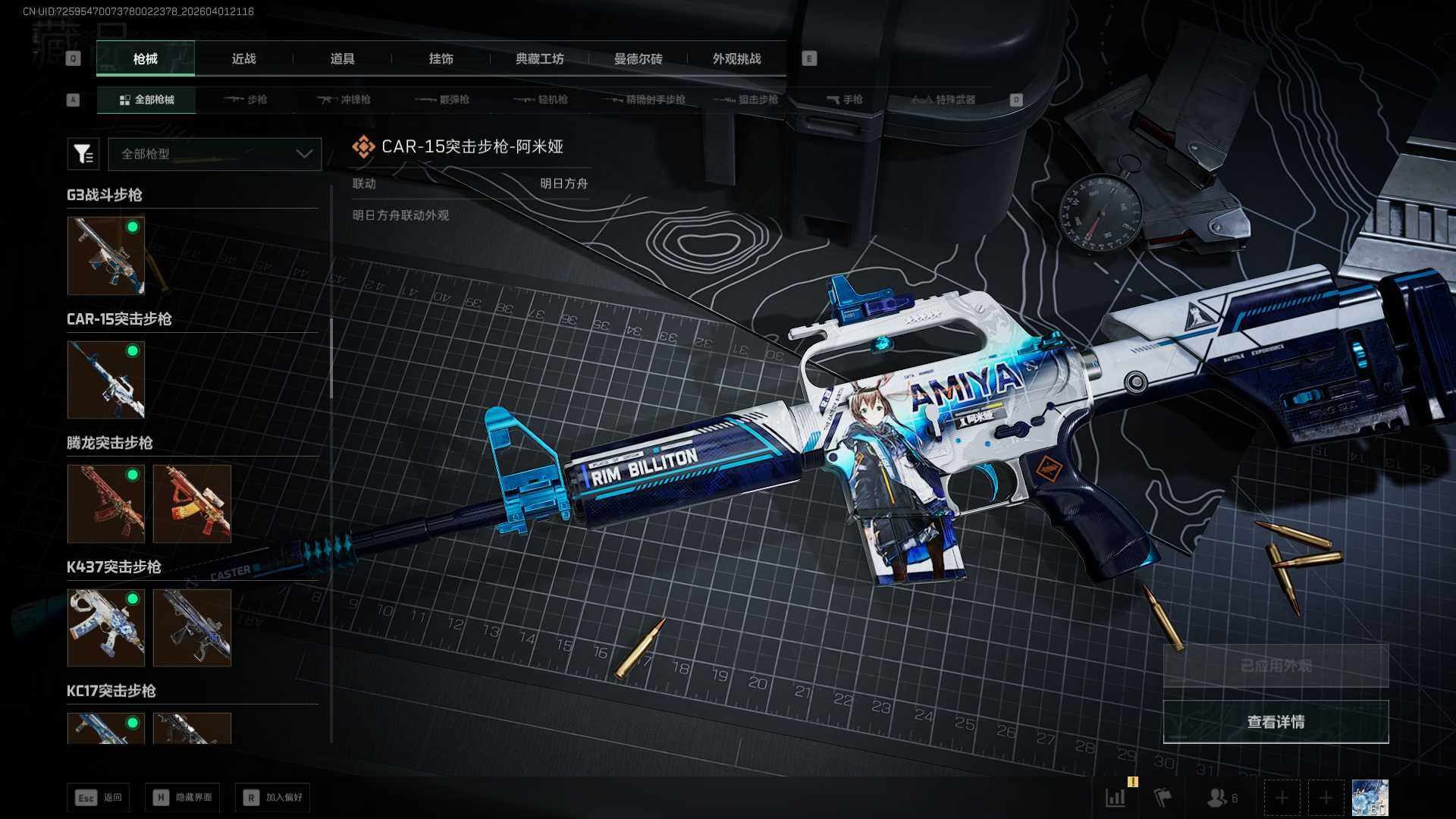Filter weapons by 步枪 (rifles)
Viewport: 1456px width, 819px height.
point(246,99)
